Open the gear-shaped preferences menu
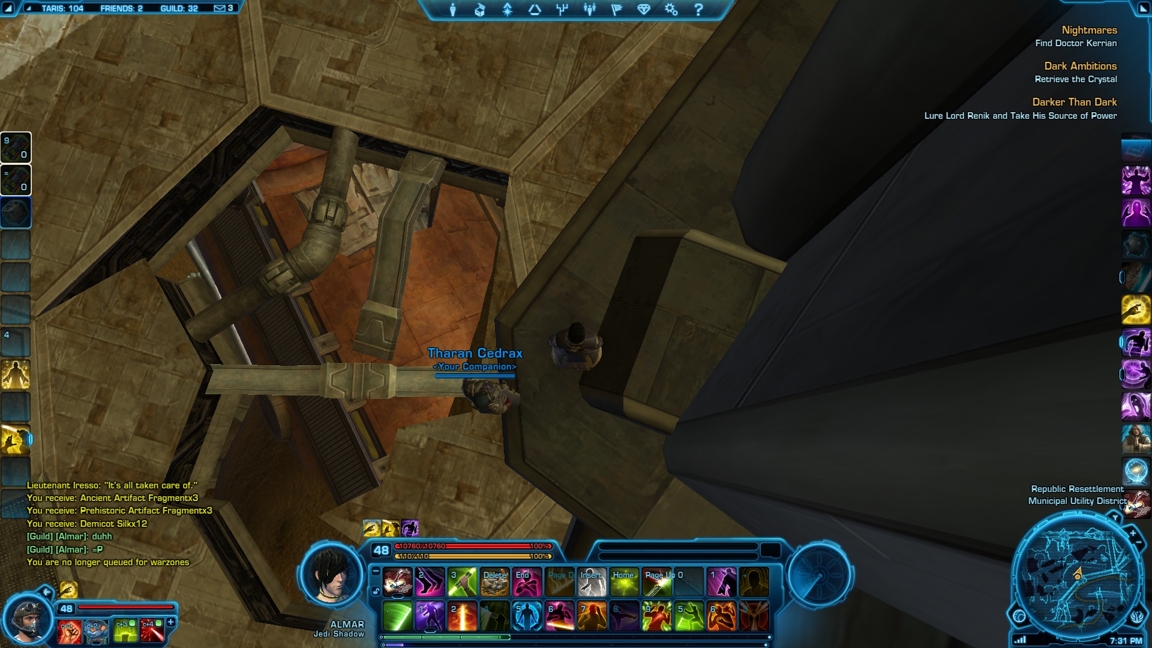 click(x=671, y=10)
